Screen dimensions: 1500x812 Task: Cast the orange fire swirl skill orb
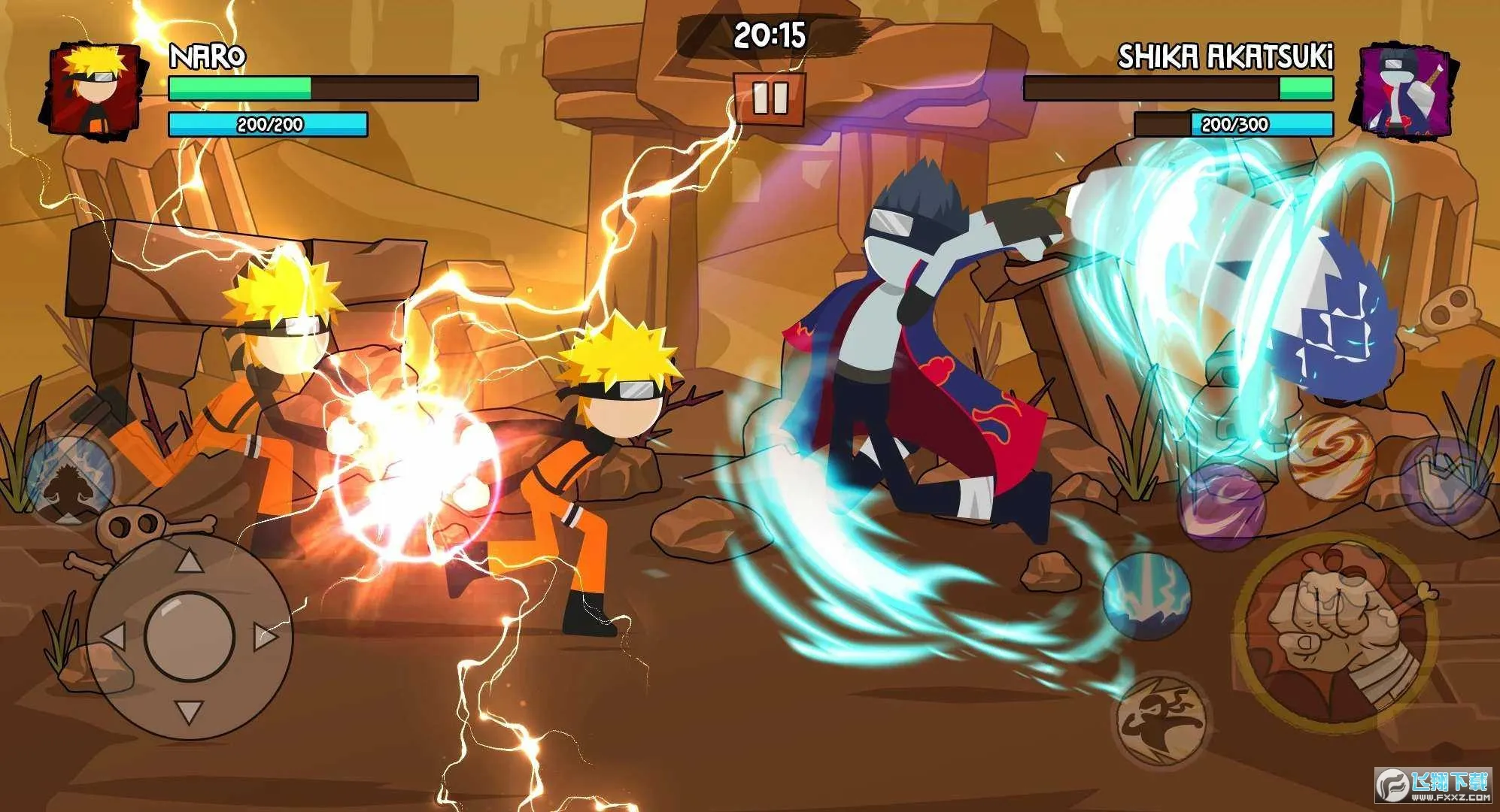(1331, 456)
